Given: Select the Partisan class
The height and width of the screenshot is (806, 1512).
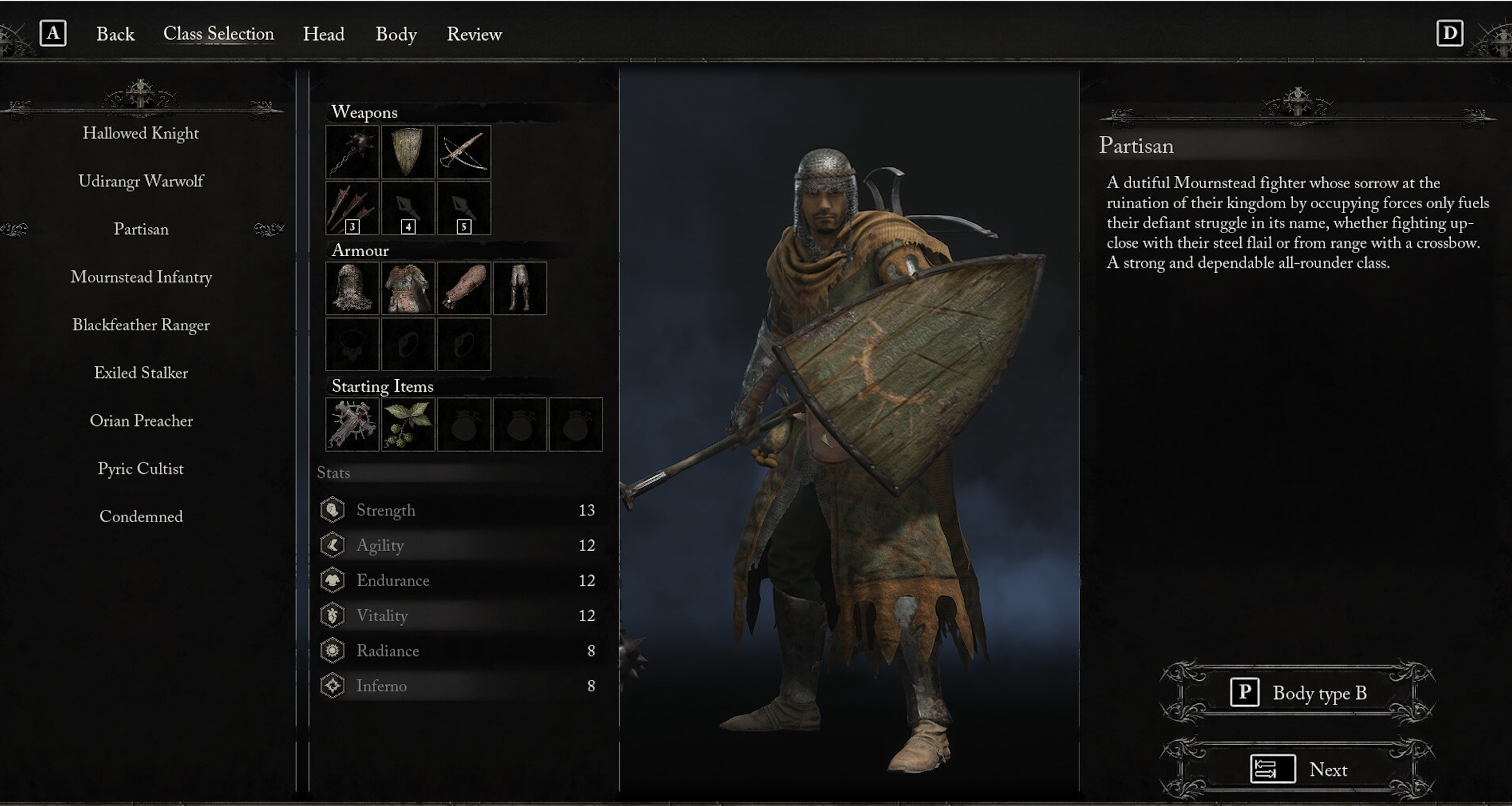Looking at the screenshot, I should point(141,230).
